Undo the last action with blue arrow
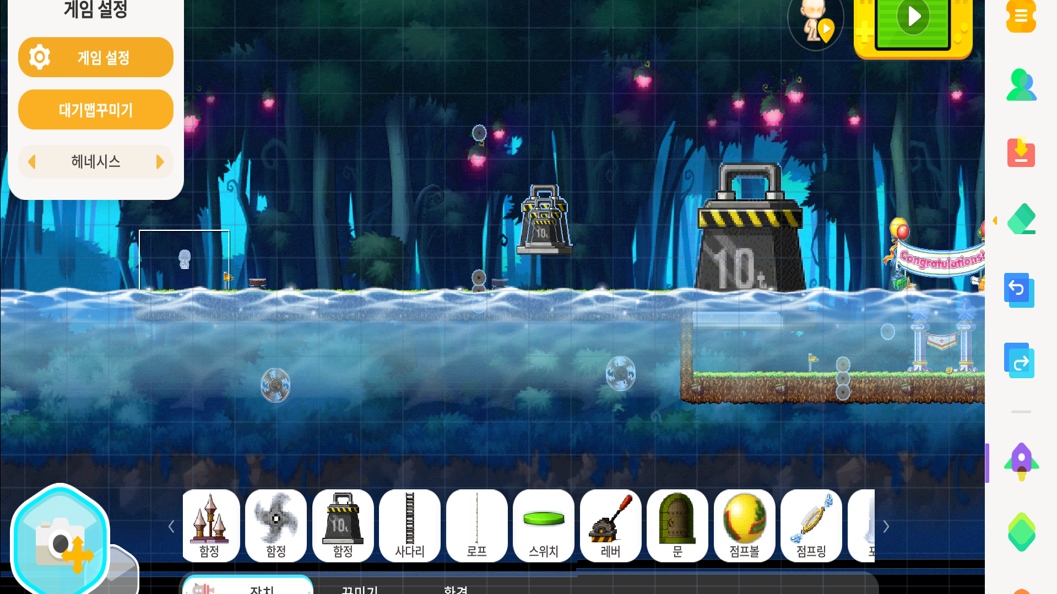The width and height of the screenshot is (1057, 594). pyautogui.click(x=1020, y=290)
